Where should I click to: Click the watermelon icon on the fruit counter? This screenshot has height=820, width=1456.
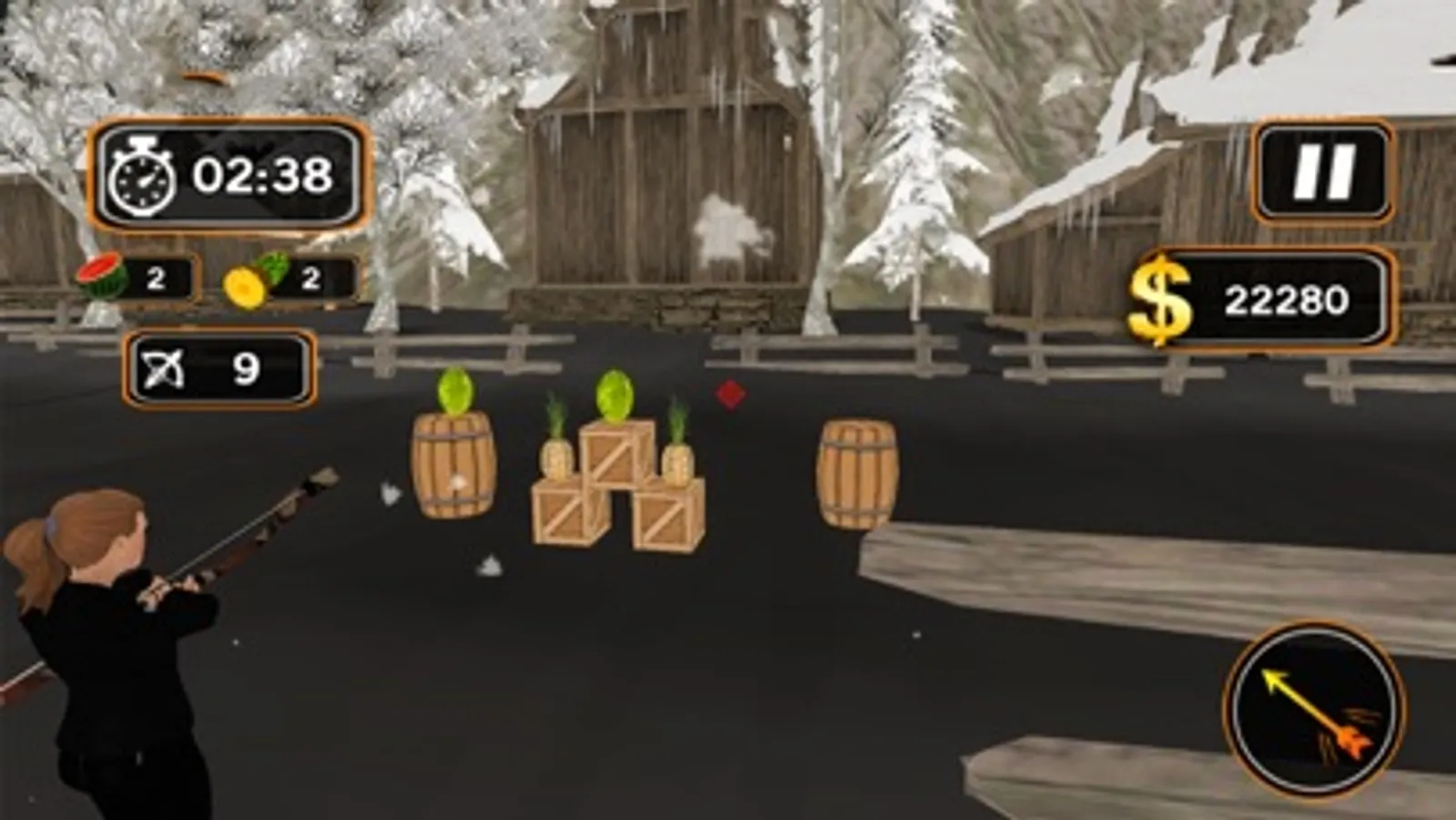click(x=102, y=278)
